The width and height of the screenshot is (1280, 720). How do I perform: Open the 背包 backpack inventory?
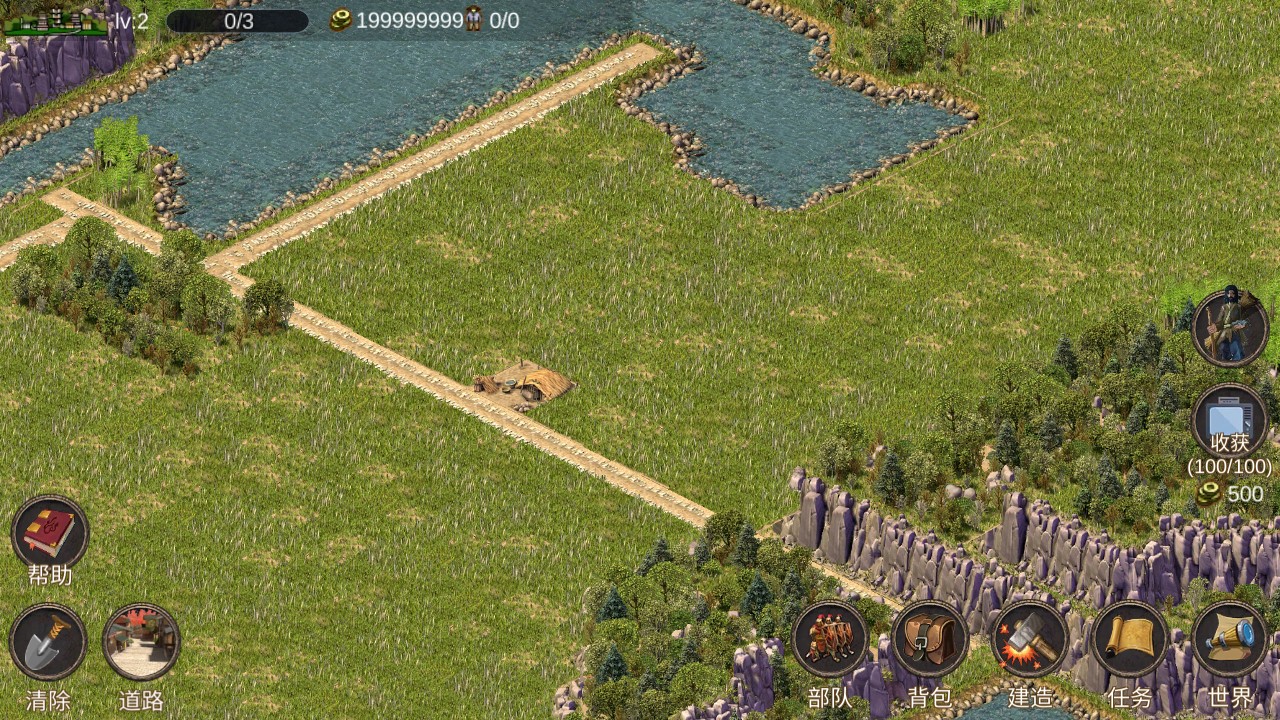(x=930, y=639)
